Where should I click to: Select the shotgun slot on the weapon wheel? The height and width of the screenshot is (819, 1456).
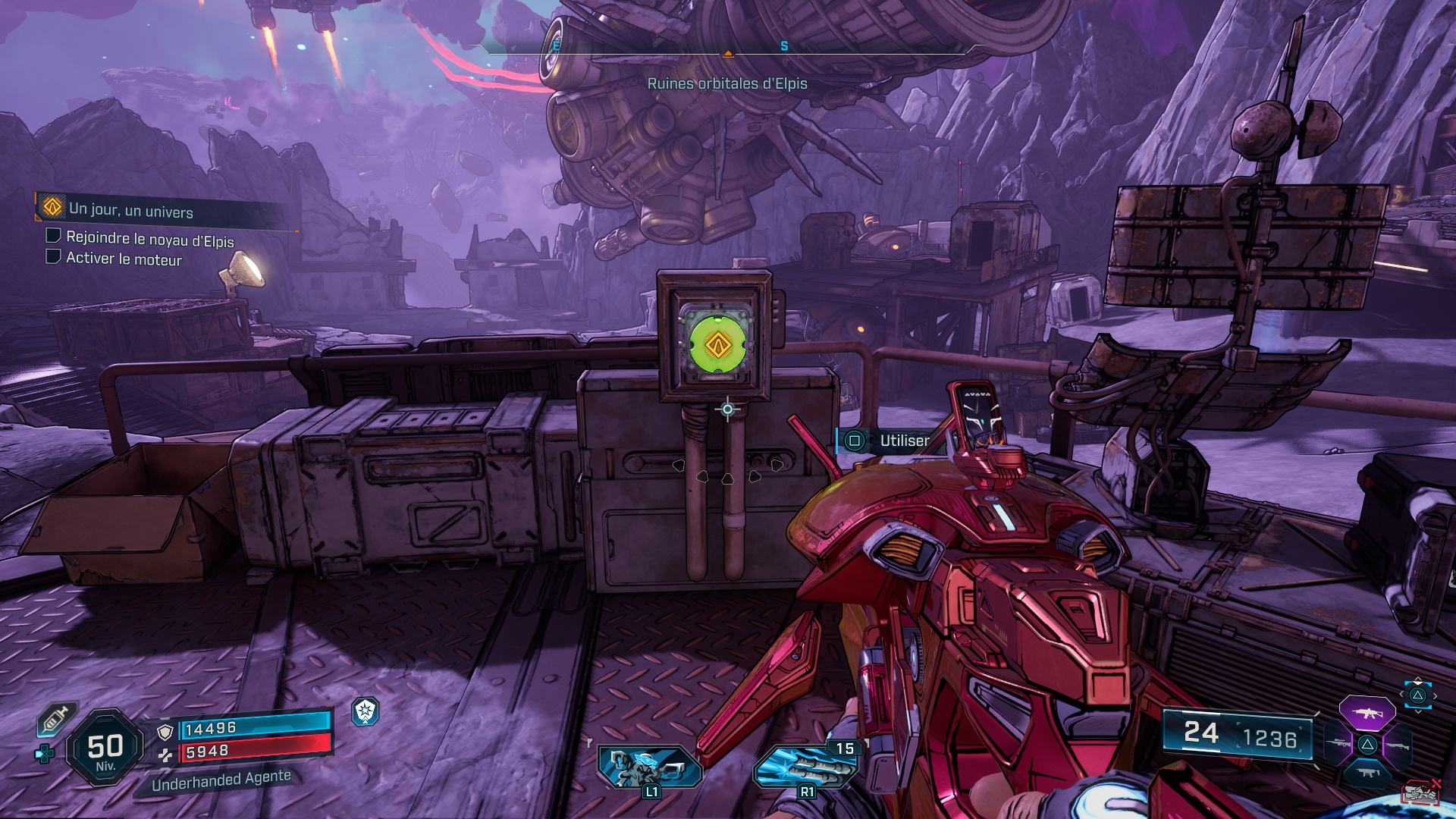pyautogui.click(x=1397, y=745)
